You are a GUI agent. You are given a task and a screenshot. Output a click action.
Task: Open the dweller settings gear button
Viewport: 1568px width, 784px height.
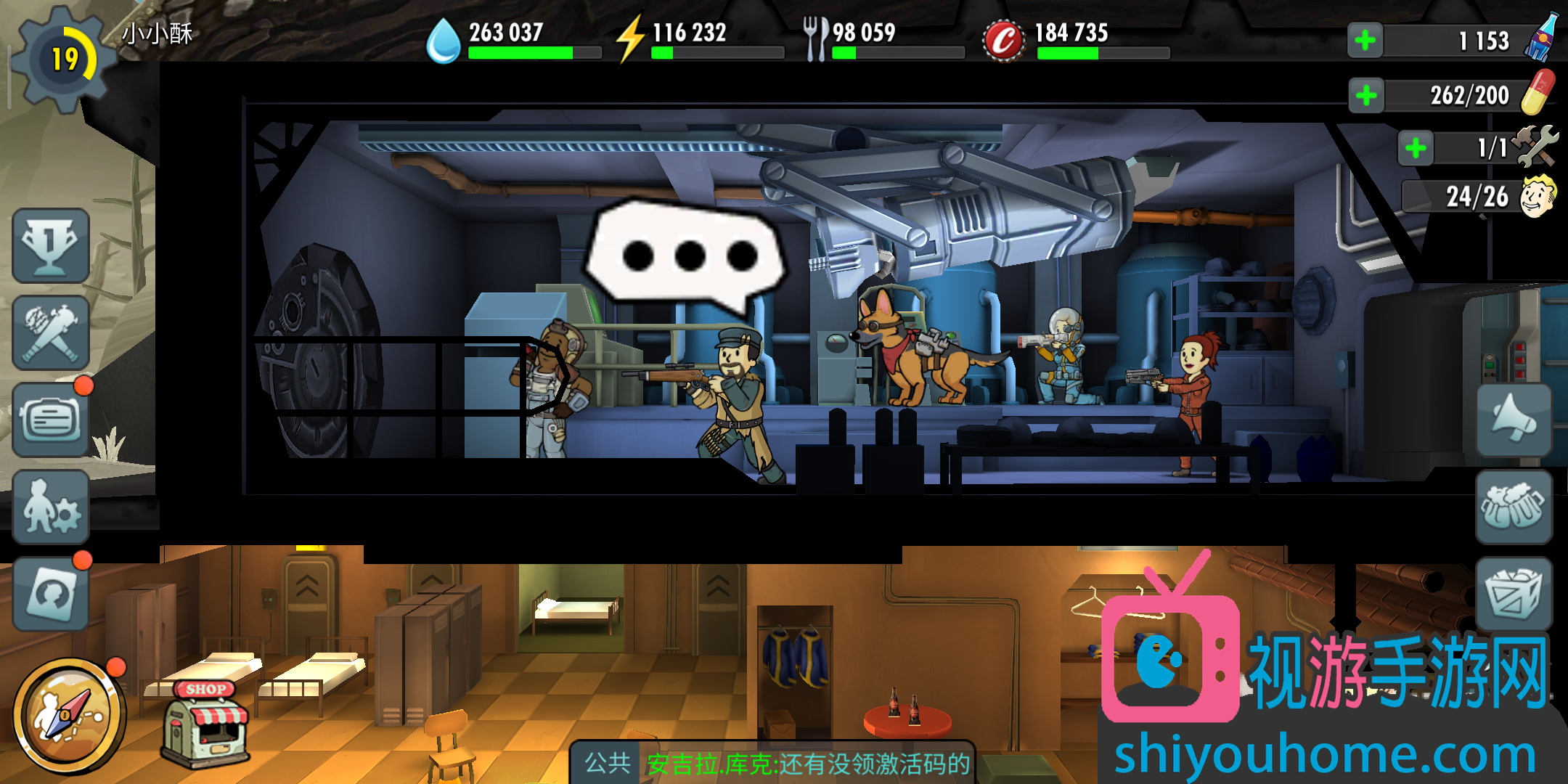(x=51, y=507)
